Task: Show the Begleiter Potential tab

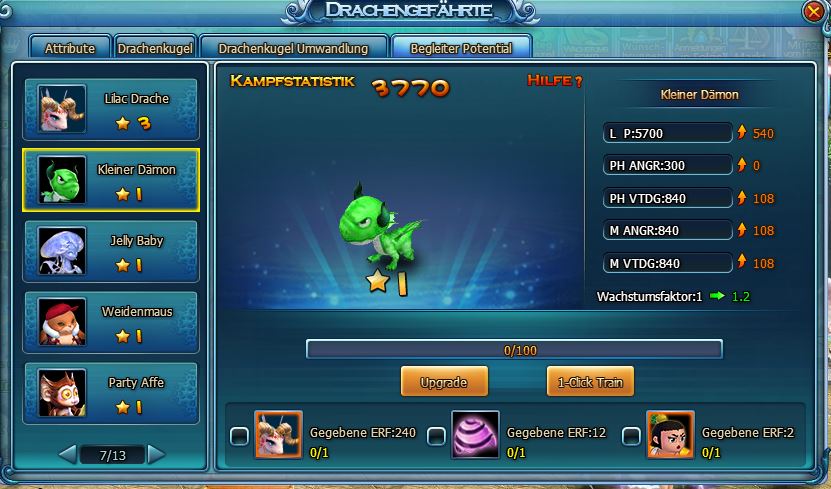Action: [461, 48]
